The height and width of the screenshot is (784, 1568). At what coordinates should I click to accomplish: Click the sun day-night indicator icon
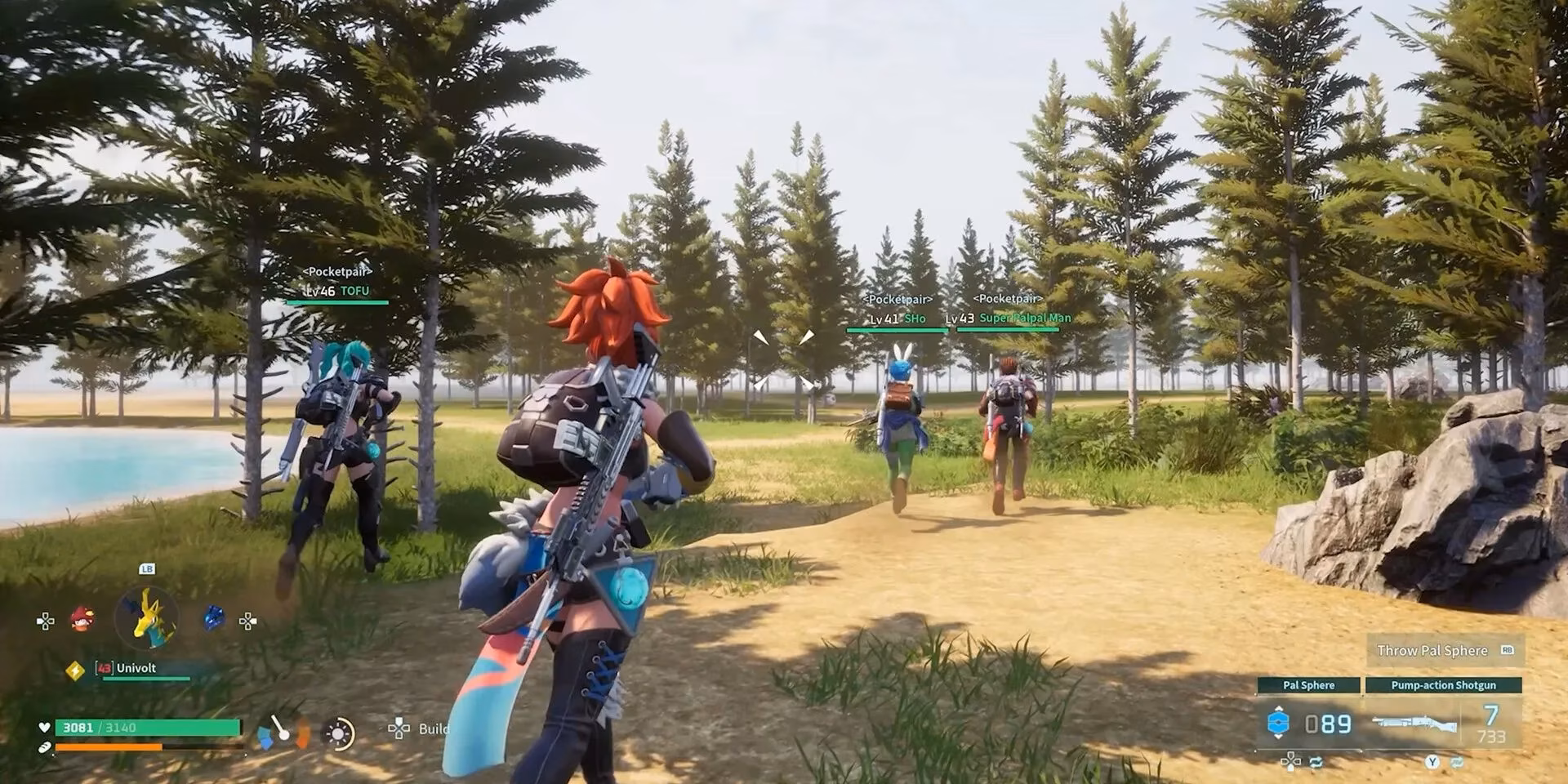[x=339, y=733]
